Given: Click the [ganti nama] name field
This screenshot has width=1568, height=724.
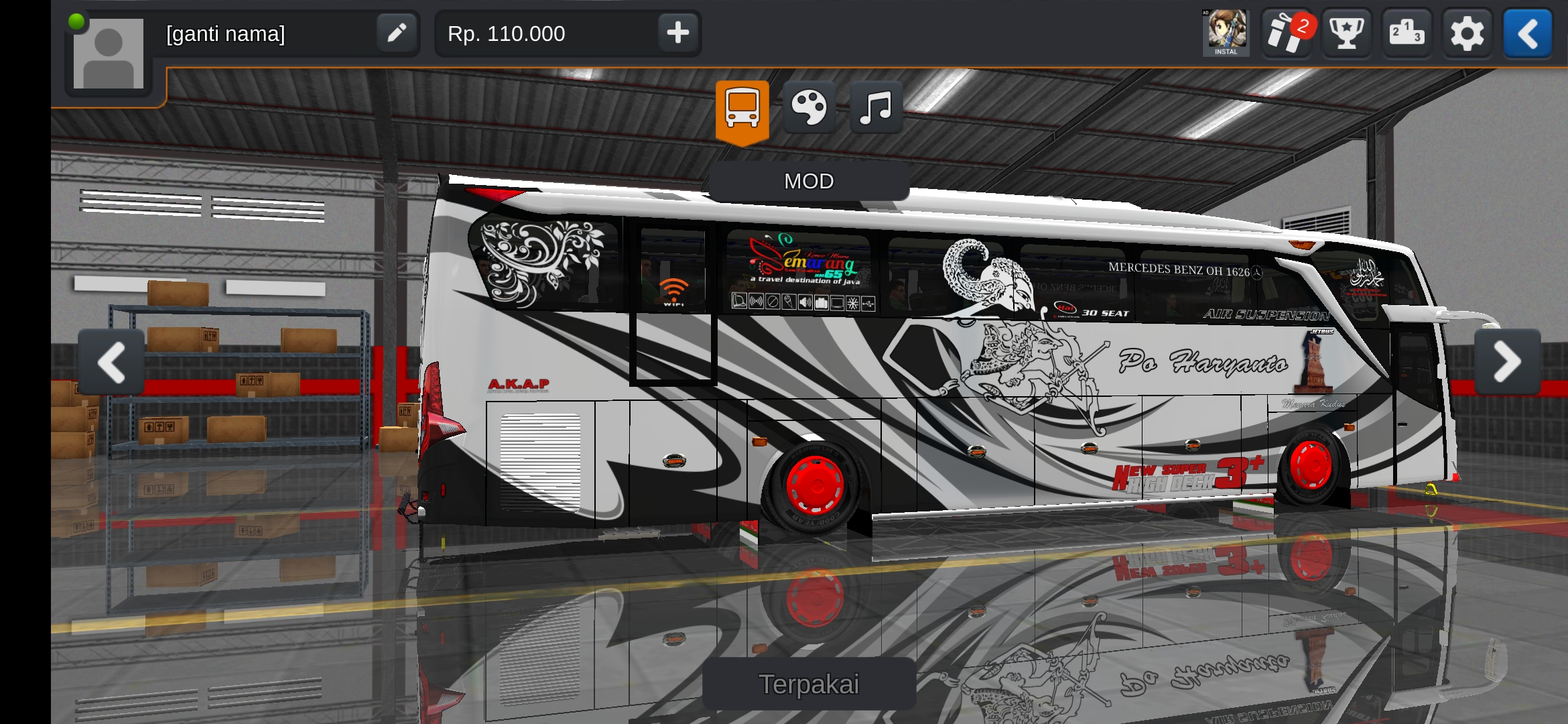Looking at the screenshot, I should (226, 33).
